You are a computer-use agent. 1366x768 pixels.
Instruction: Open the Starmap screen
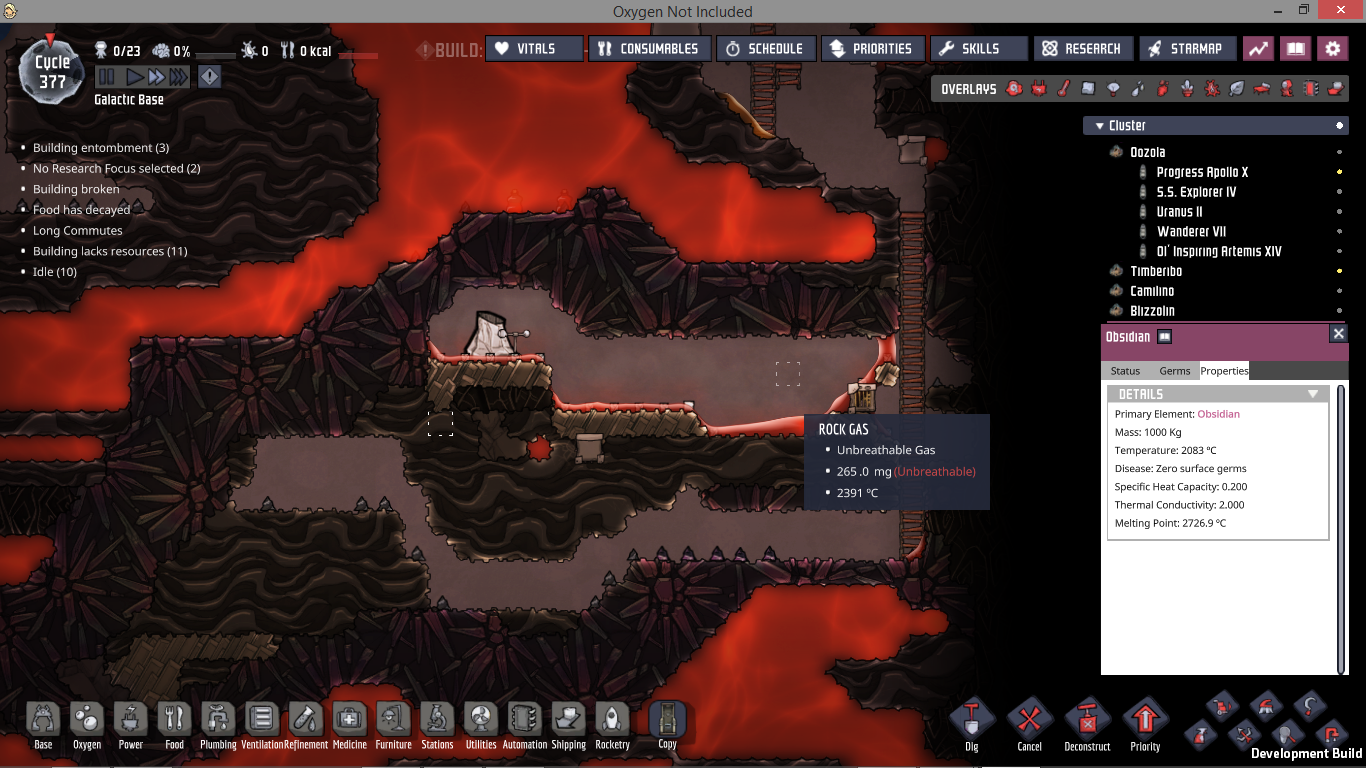(x=1186, y=48)
